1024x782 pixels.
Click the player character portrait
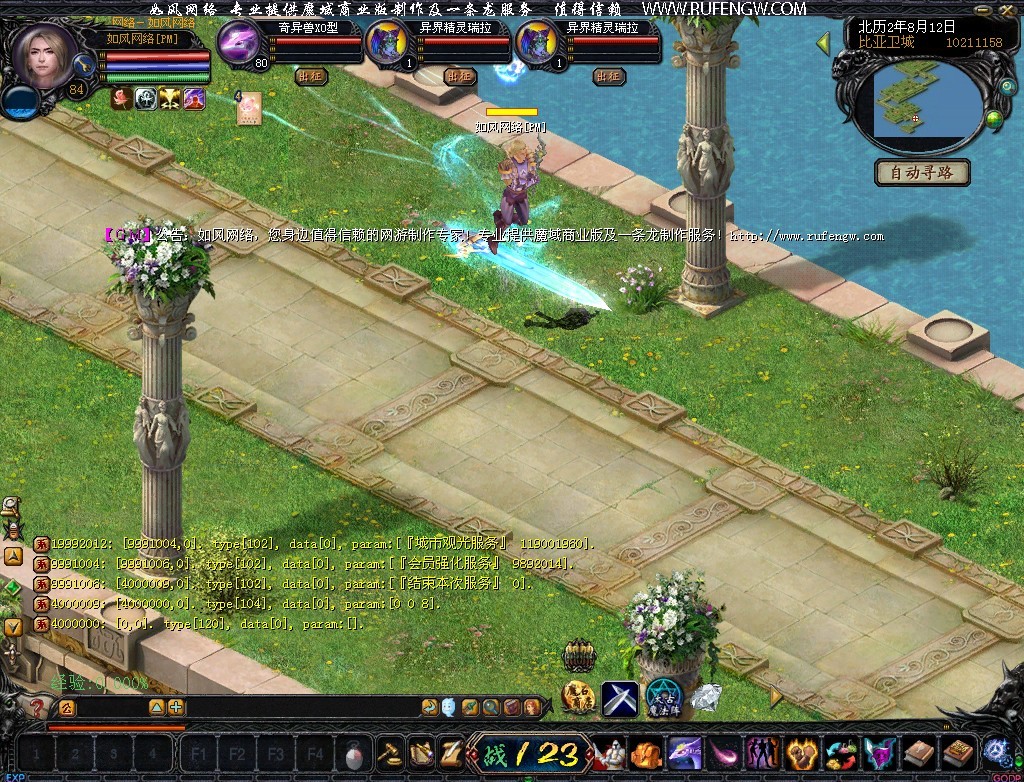pyautogui.click(x=43, y=55)
